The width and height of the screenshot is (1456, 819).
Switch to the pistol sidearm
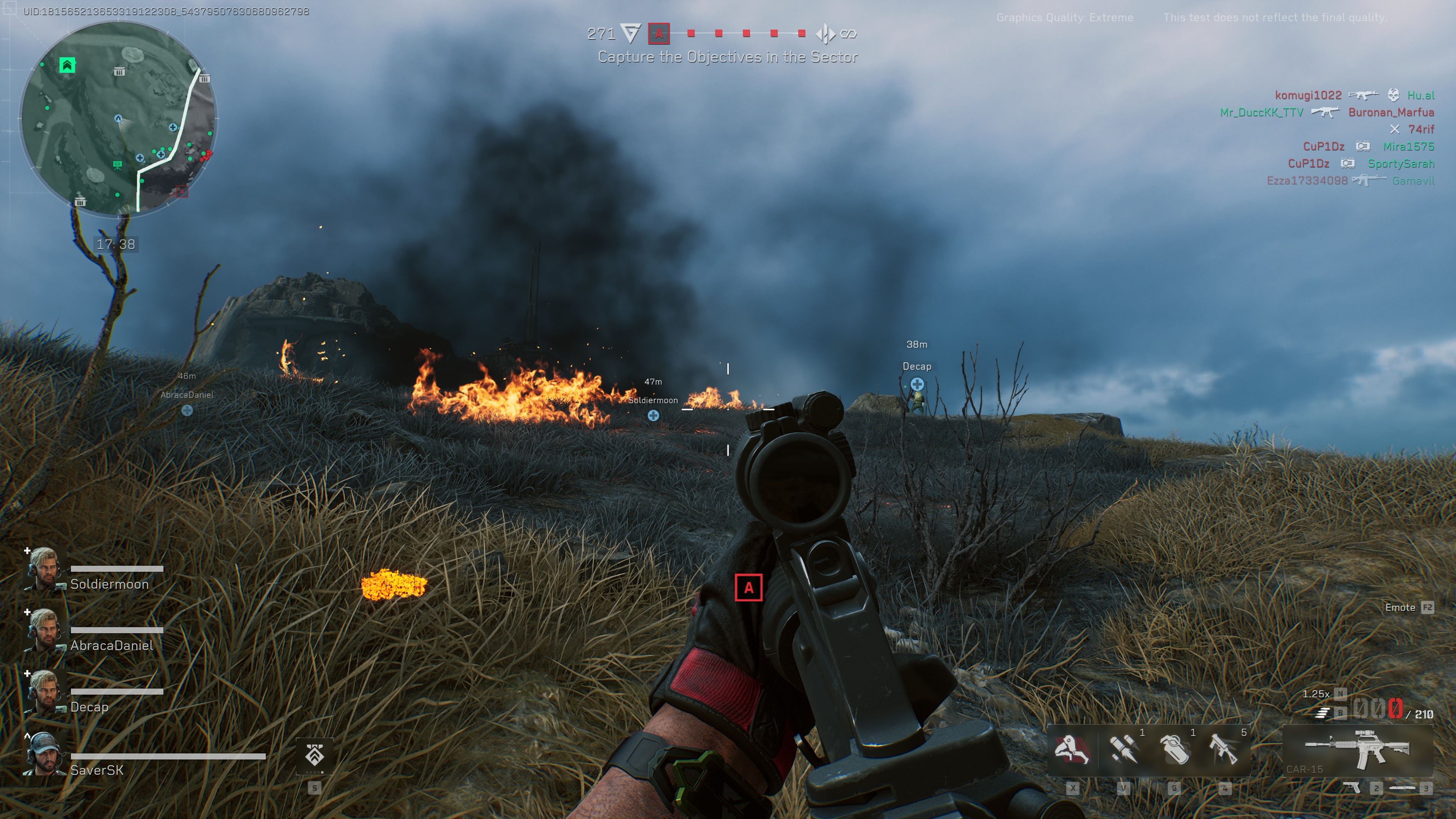point(1351,788)
